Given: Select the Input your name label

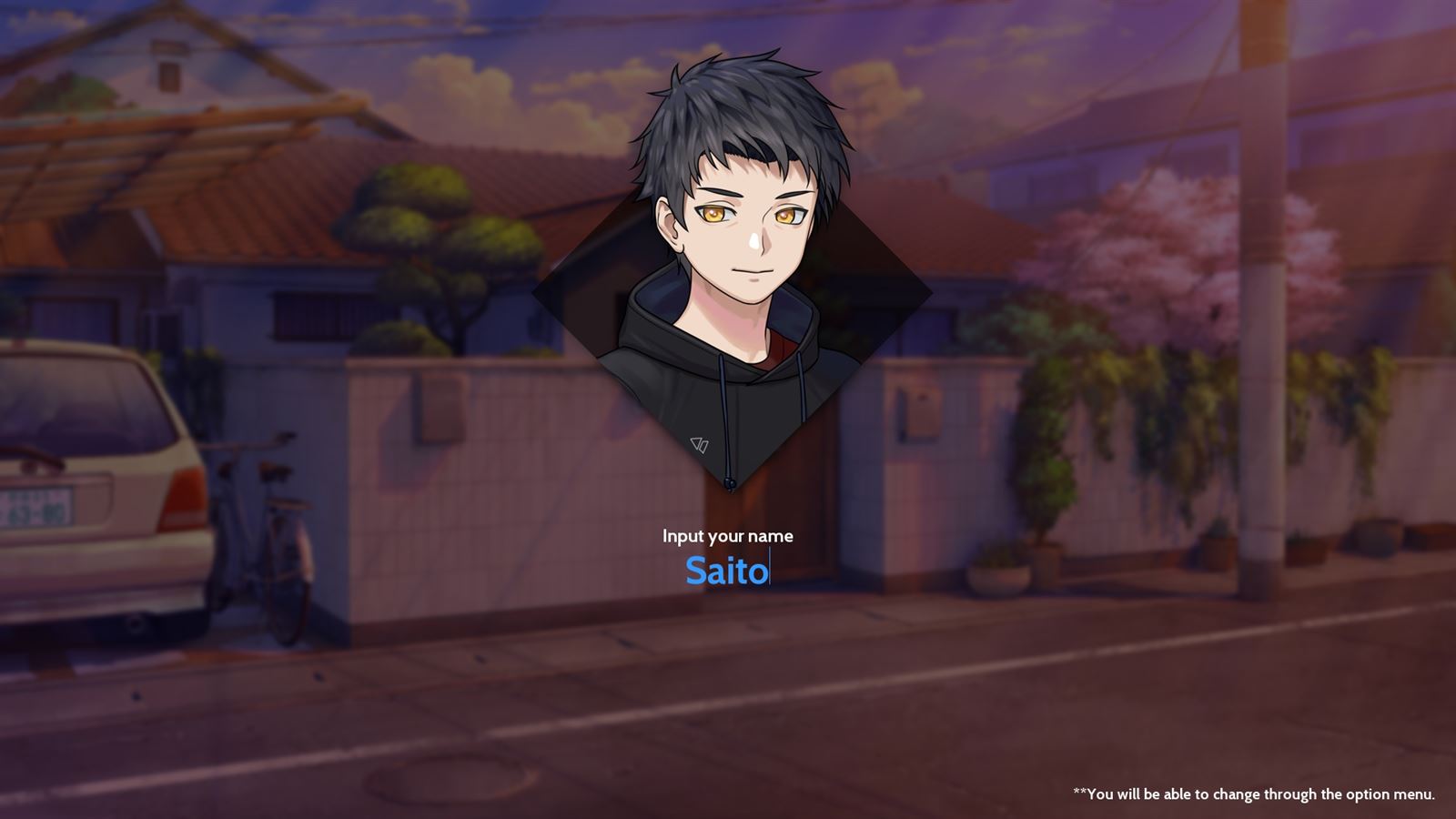Looking at the screenshot, I should pyautogui.click(x=727, y=536).
